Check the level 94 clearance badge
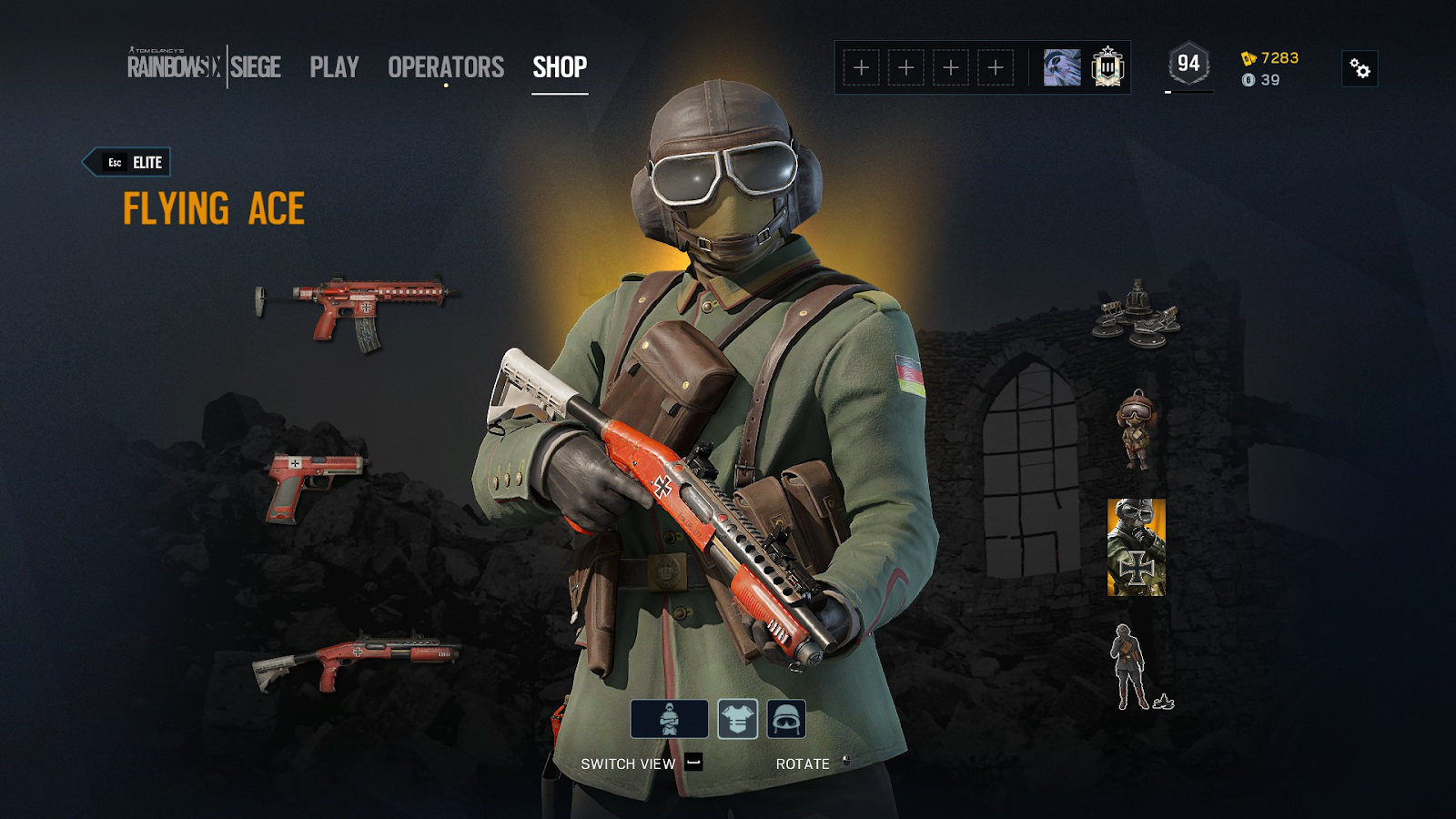1456x819 pixels. pyautogui.click(x=1188, y=64)
